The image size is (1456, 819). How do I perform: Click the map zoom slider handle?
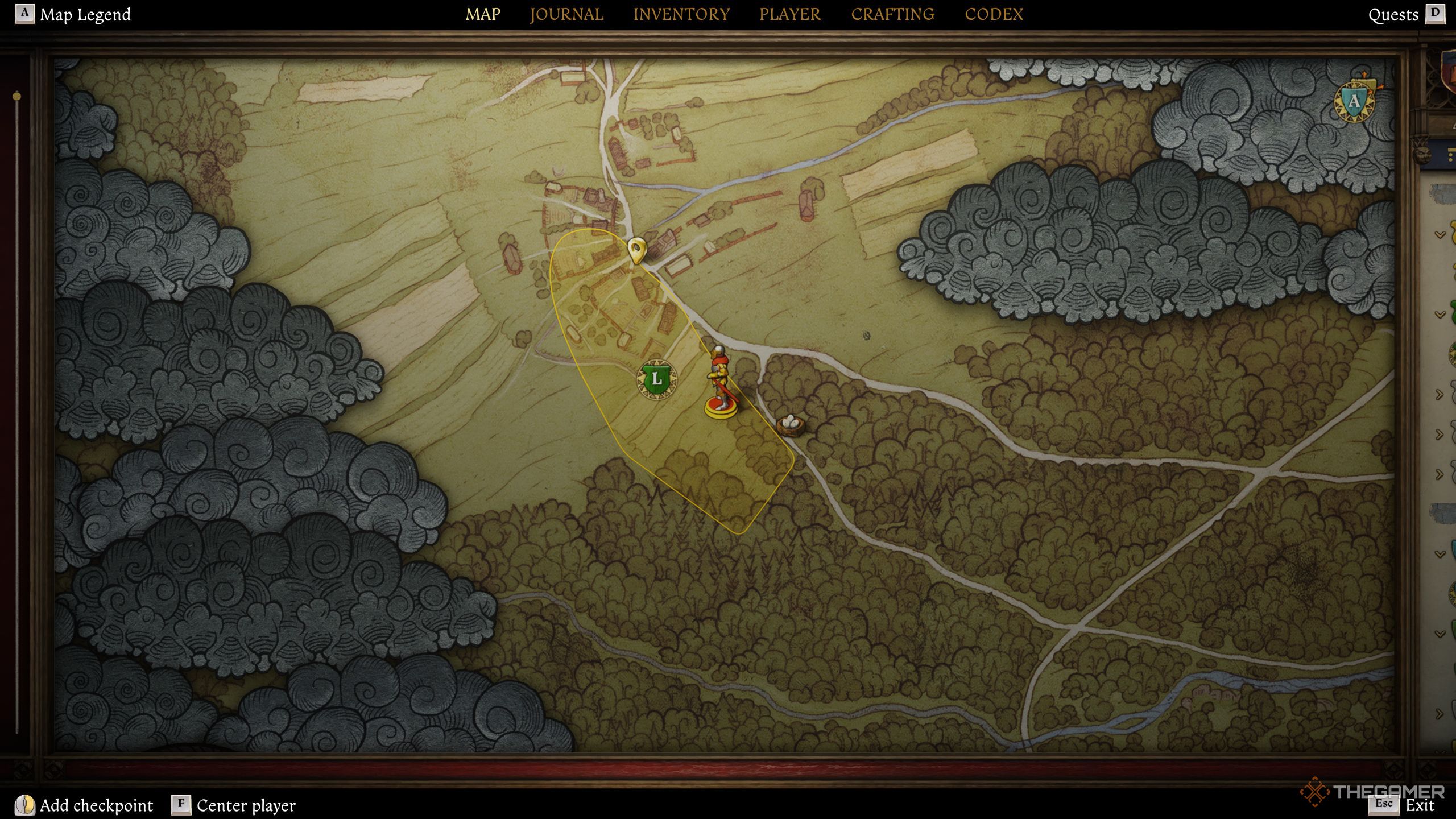(17, 96)
